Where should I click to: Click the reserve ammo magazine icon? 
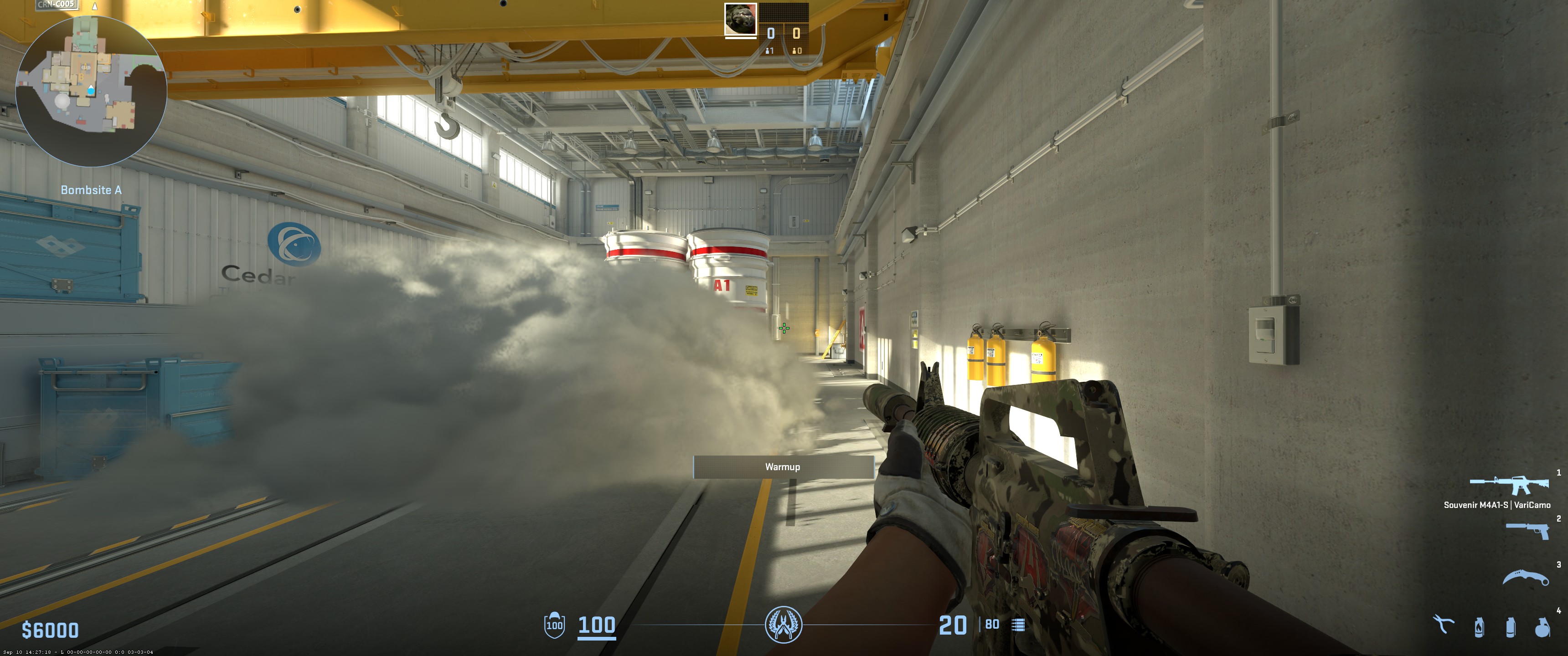tap(1018, 625)
